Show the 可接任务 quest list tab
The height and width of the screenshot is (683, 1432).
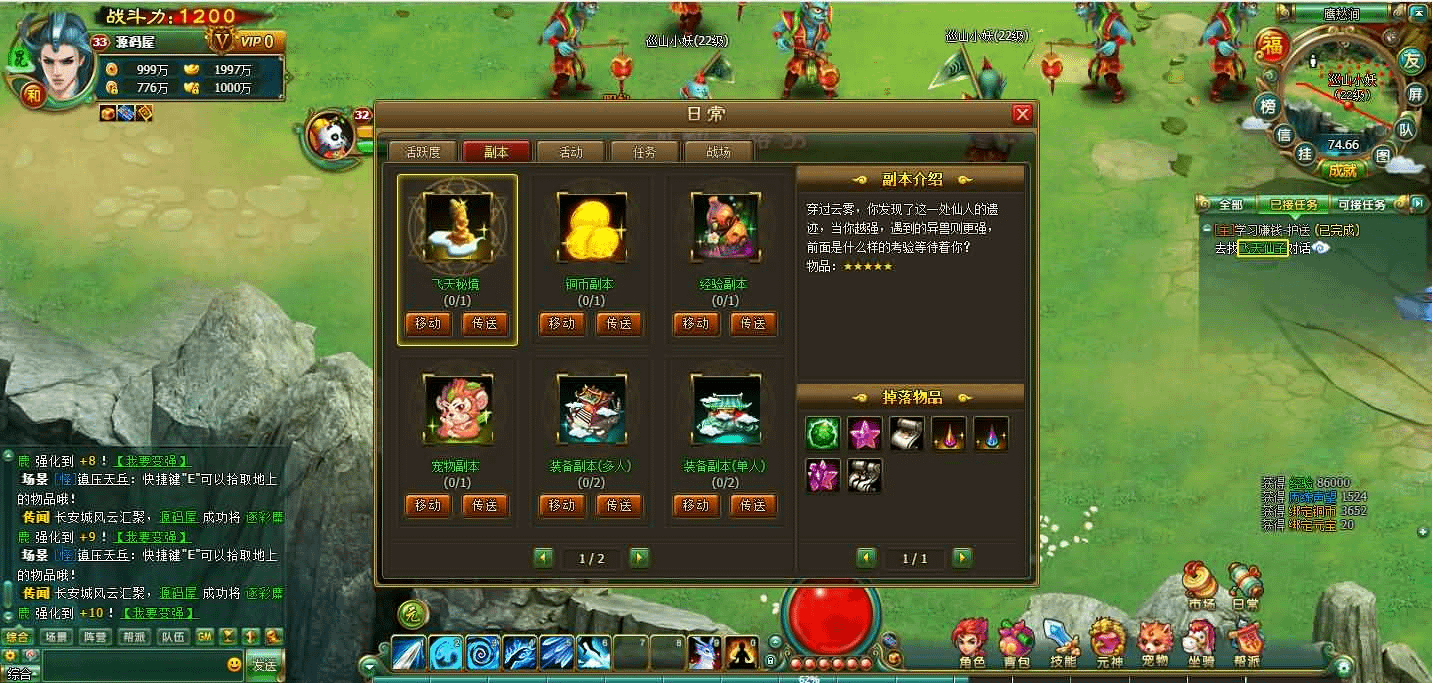tap(1361, 205)
